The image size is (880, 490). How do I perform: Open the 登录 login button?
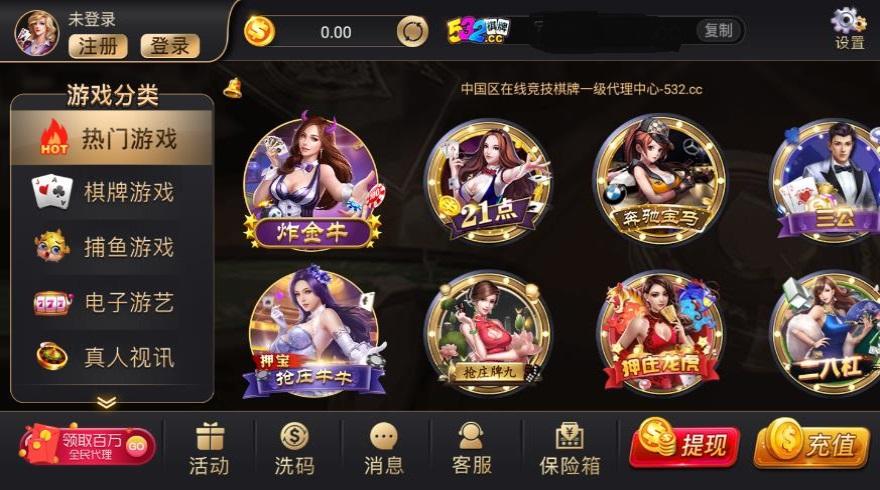(170, 46)
